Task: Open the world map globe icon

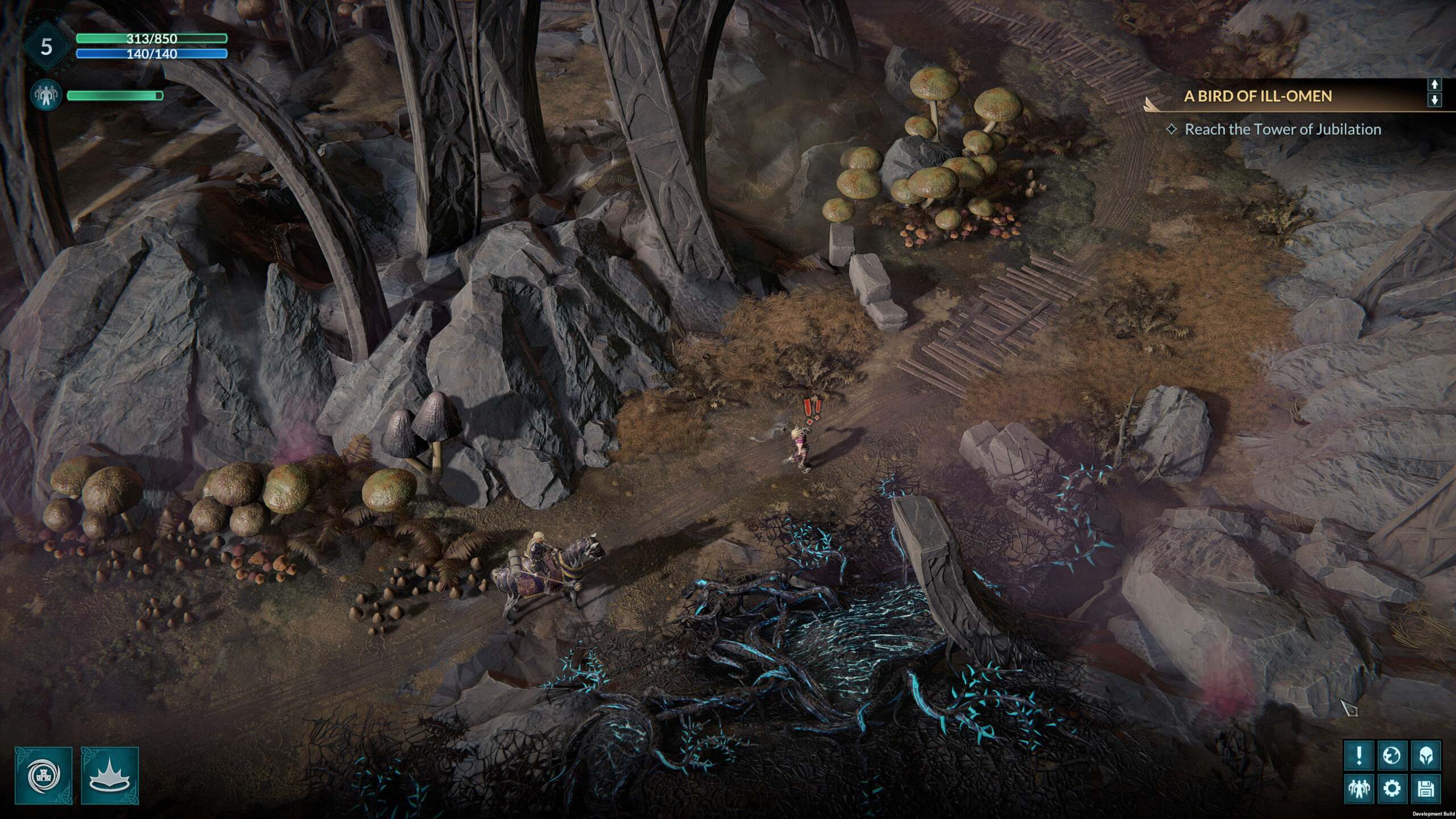Action: [x=1392, y=754]
